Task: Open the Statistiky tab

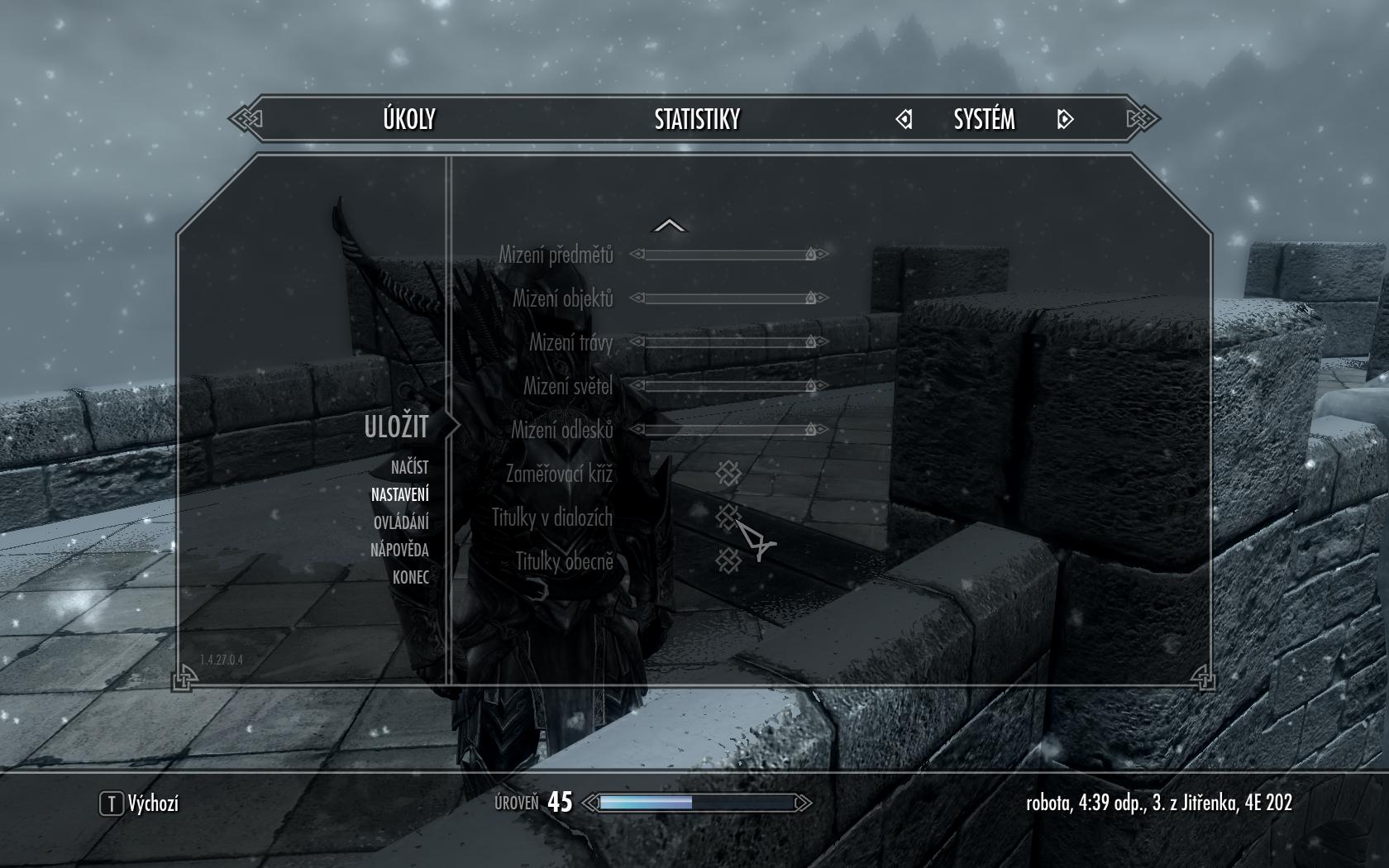Action: coord(697,120)
